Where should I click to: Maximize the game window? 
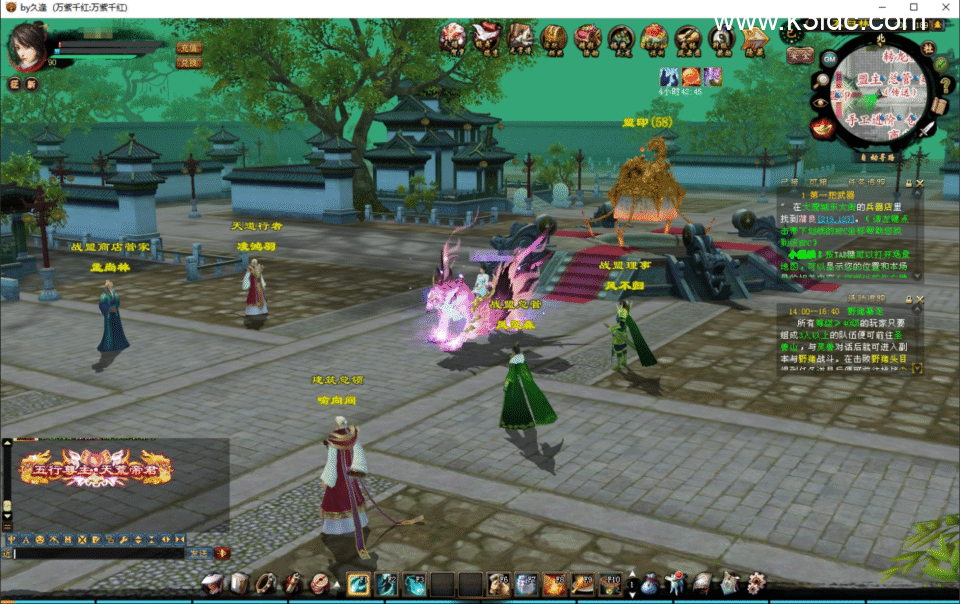(x=915, y=8)
